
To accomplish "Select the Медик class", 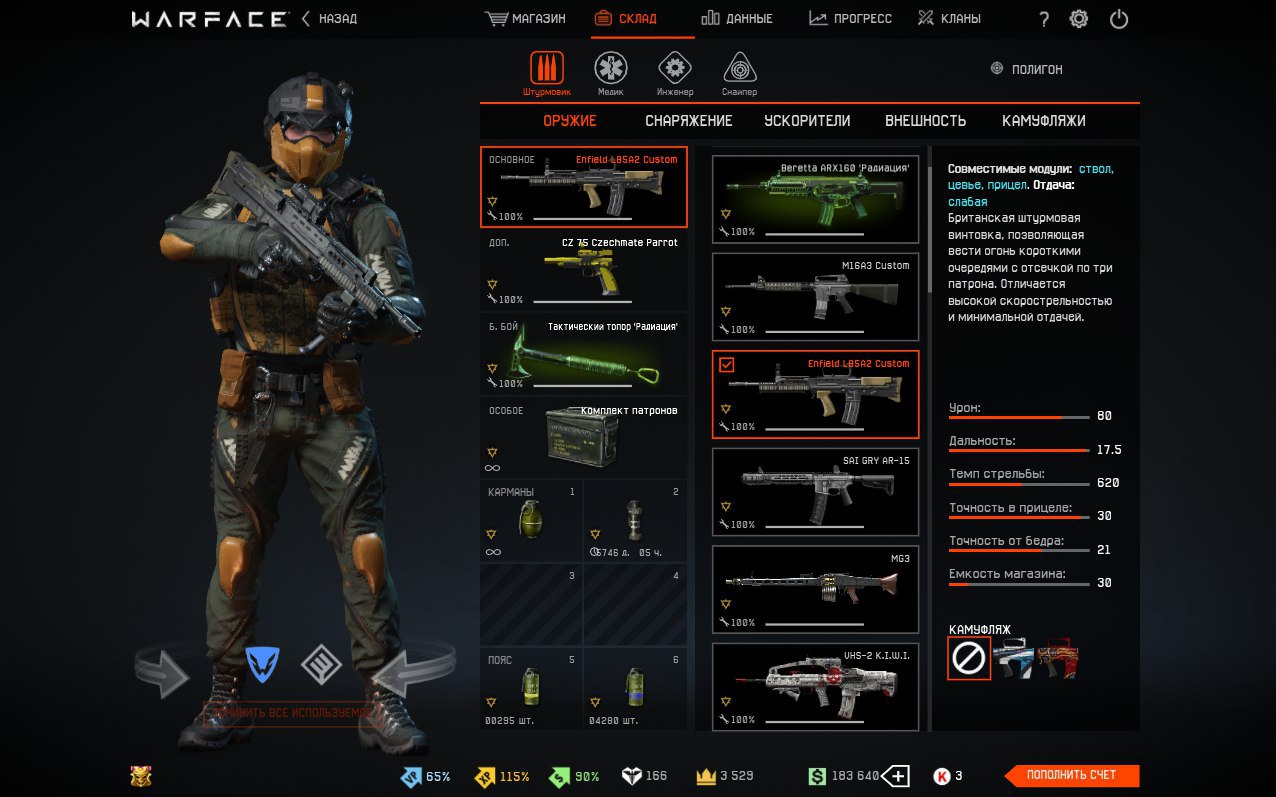I will point(611,74).
